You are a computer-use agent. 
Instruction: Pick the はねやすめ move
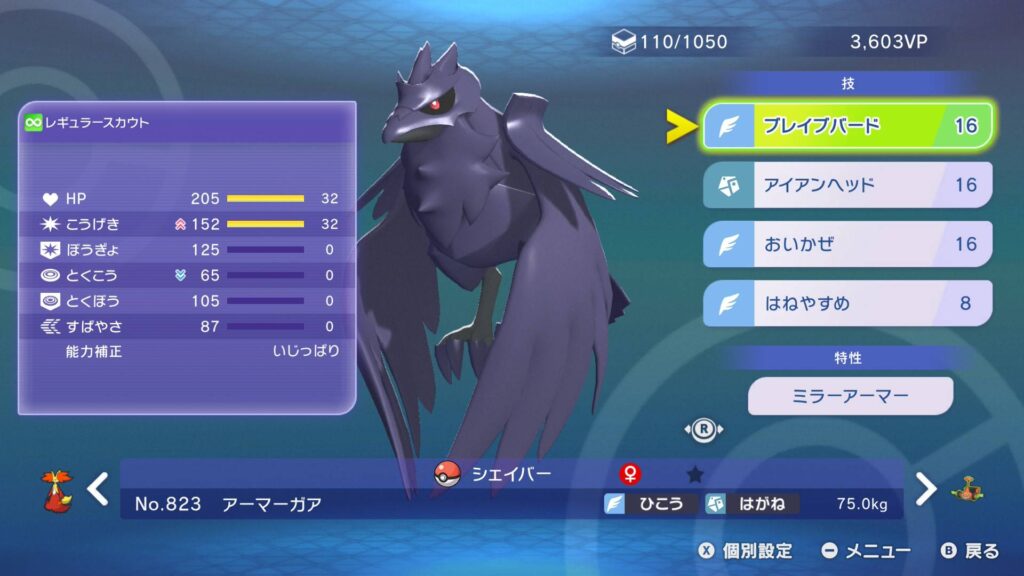click(x=847, y=303)
